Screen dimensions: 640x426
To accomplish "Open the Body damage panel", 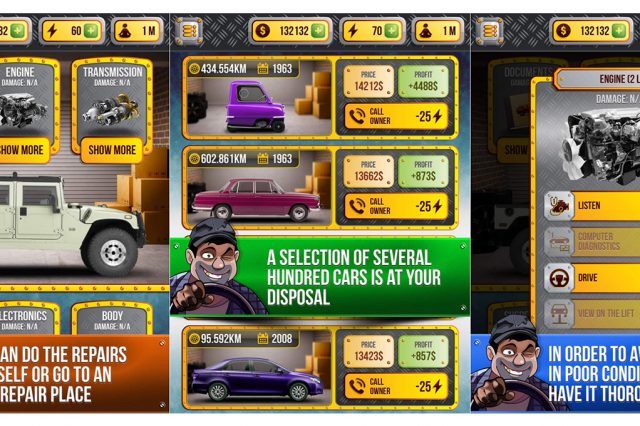I will [x=112, y=320].
